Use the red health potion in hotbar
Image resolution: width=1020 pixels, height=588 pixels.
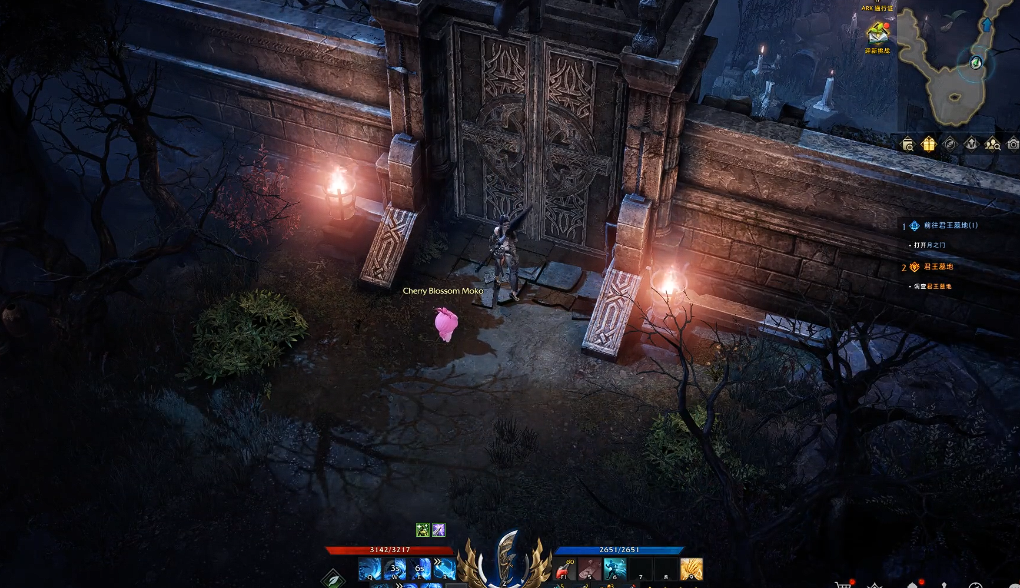[x=565, y=569]
